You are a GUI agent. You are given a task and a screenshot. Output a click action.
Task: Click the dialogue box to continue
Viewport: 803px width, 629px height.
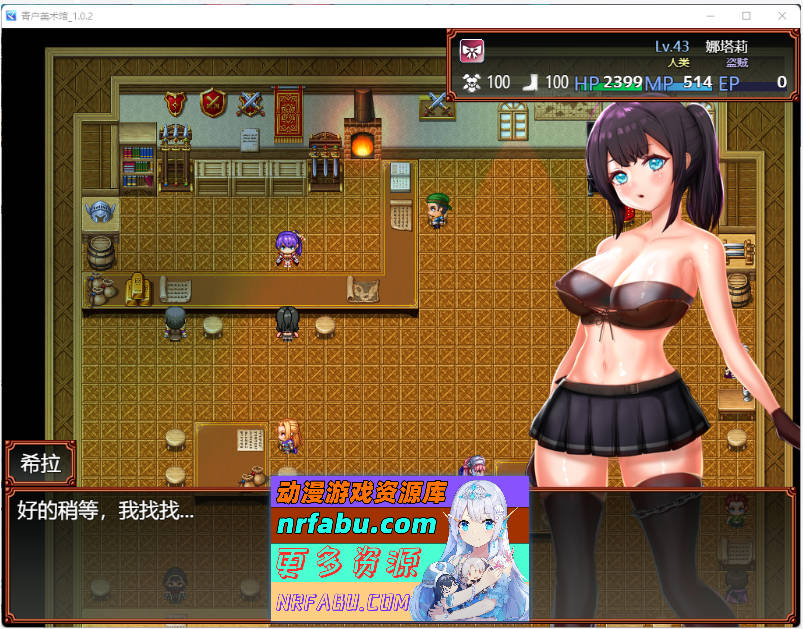(x=140, y=550)
